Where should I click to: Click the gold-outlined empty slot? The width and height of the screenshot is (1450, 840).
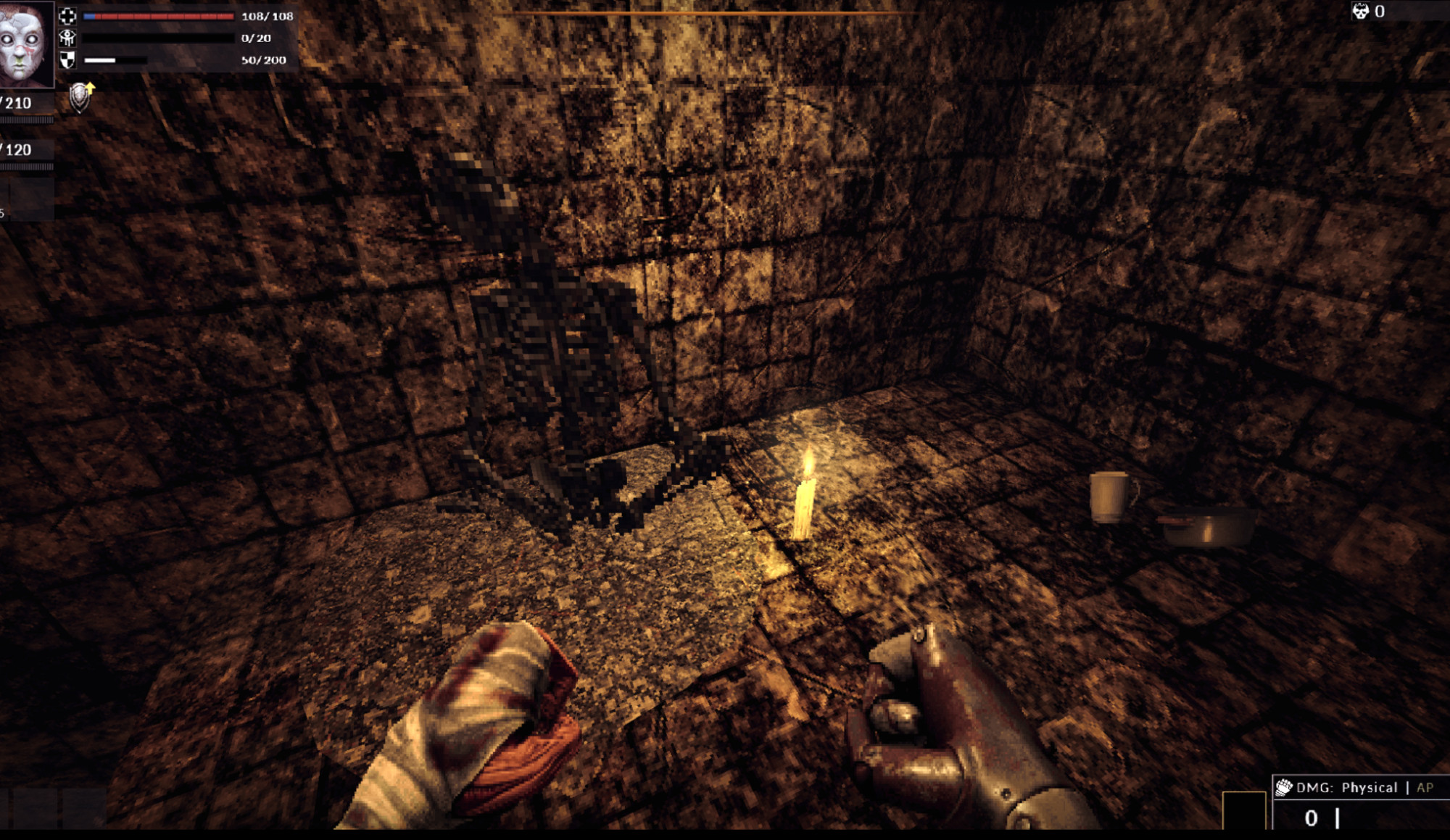click(x=1243, y=810)
